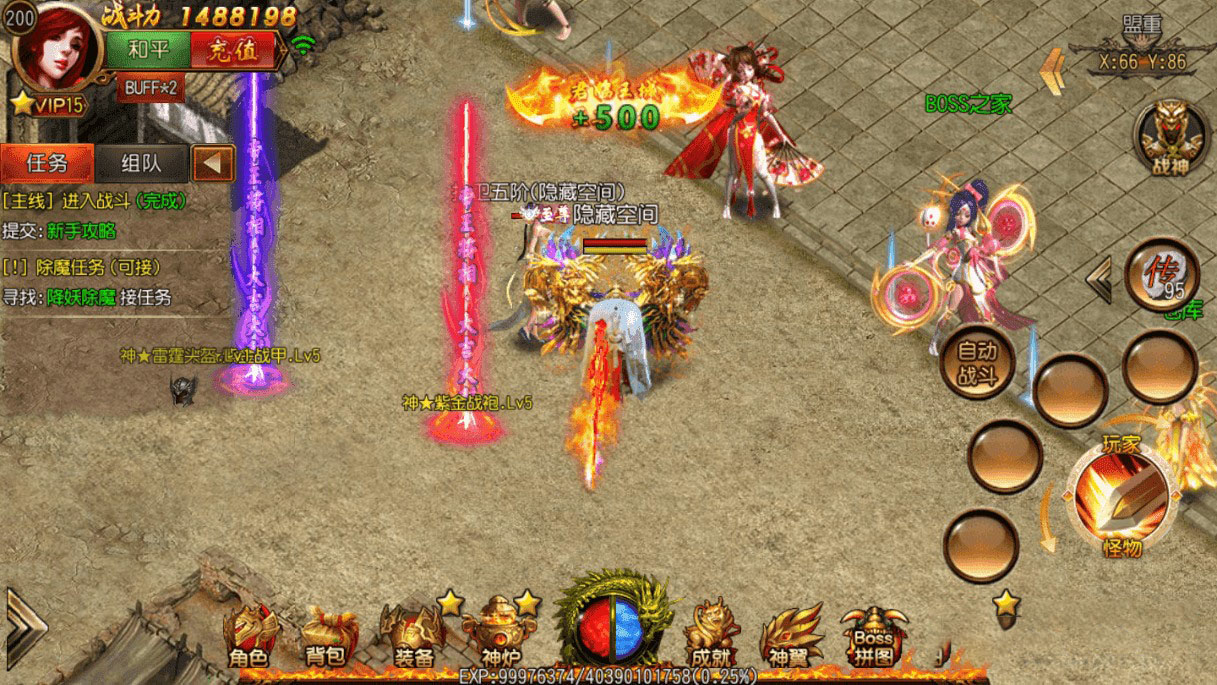
Task: Click the red 充值 recharge button
Action: 233,50
